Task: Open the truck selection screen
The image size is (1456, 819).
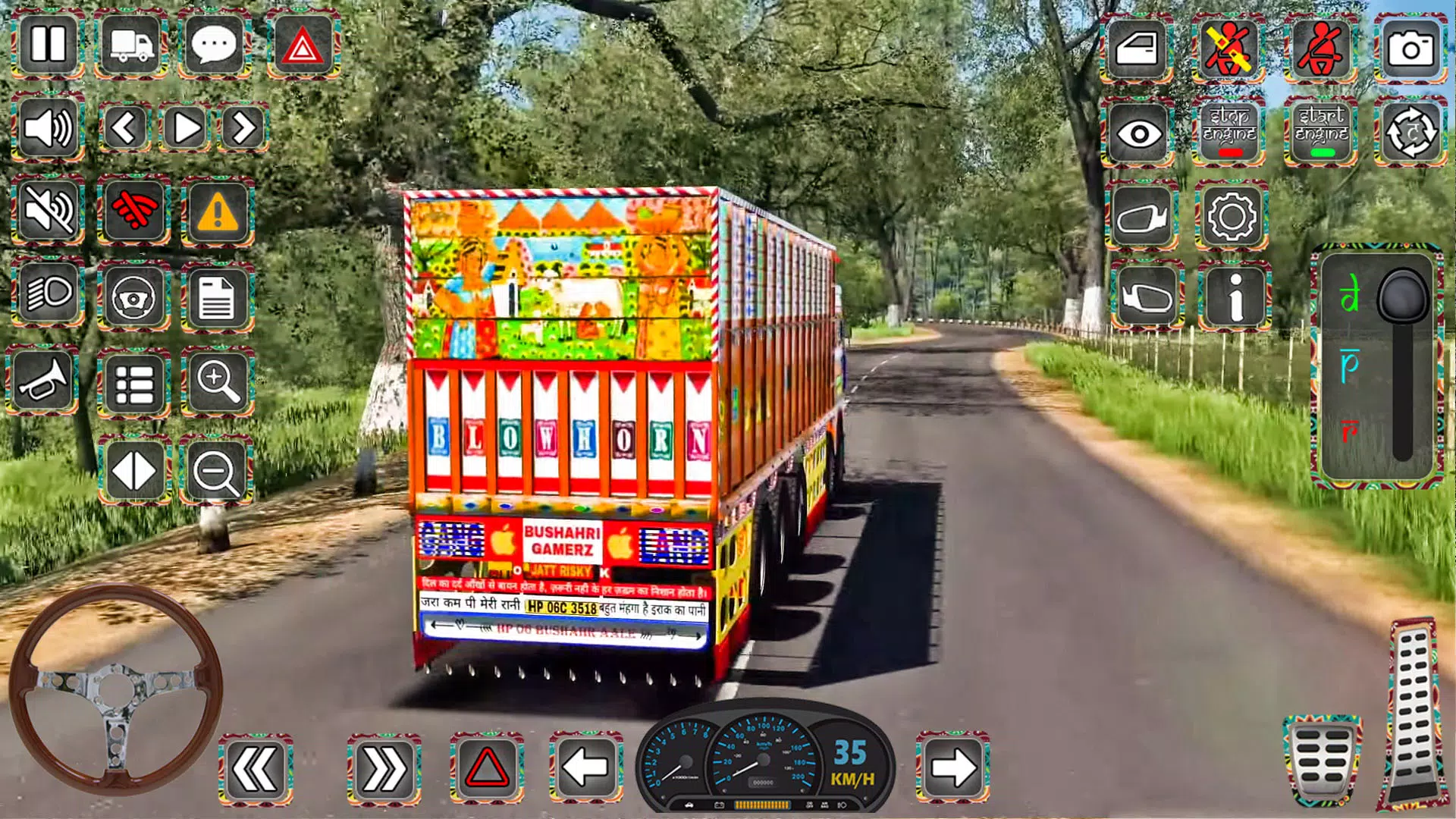Action: pos(129,45)
